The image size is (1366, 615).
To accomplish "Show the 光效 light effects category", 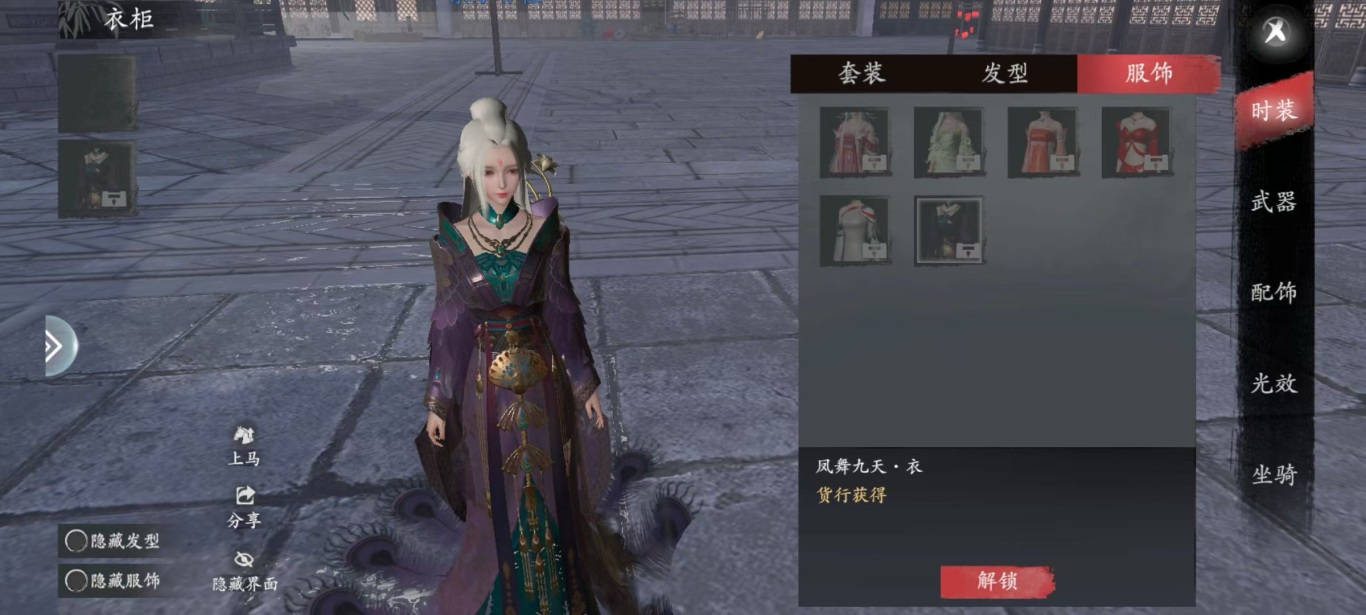I will [1273, 383].
